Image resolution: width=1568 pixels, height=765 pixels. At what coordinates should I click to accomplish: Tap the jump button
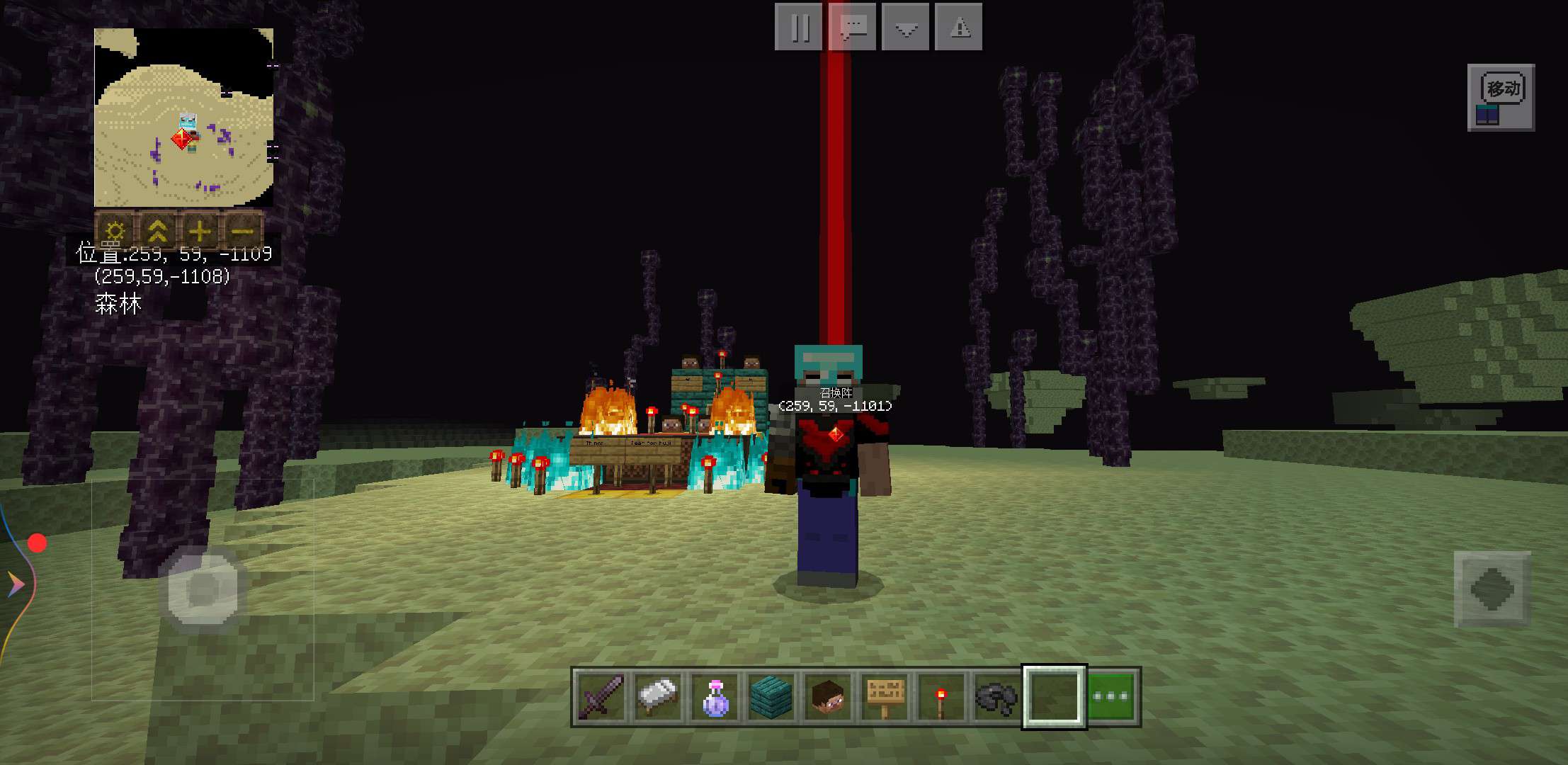pos(1492,589)
